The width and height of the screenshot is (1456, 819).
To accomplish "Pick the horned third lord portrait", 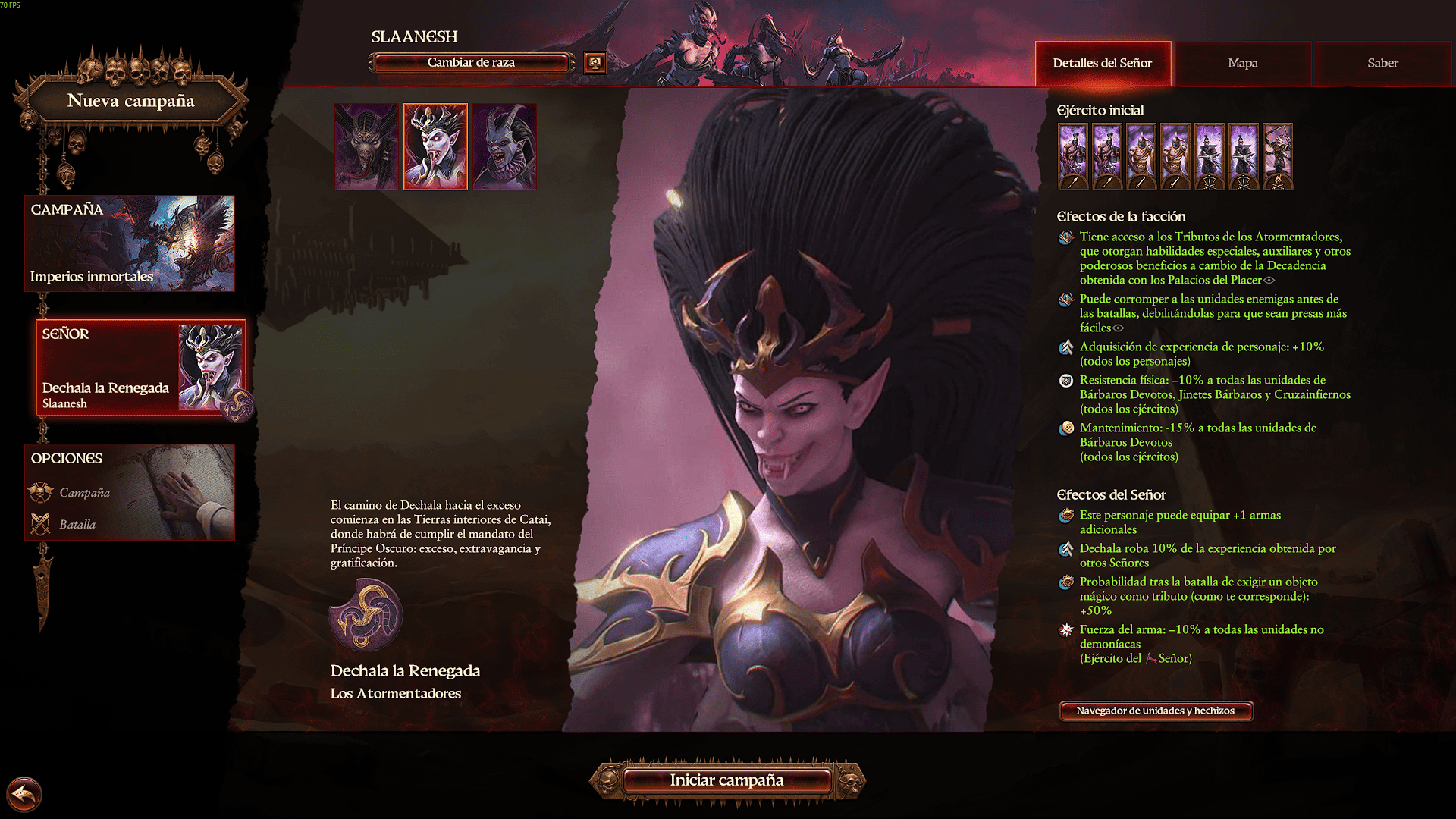I will point(504,146).
